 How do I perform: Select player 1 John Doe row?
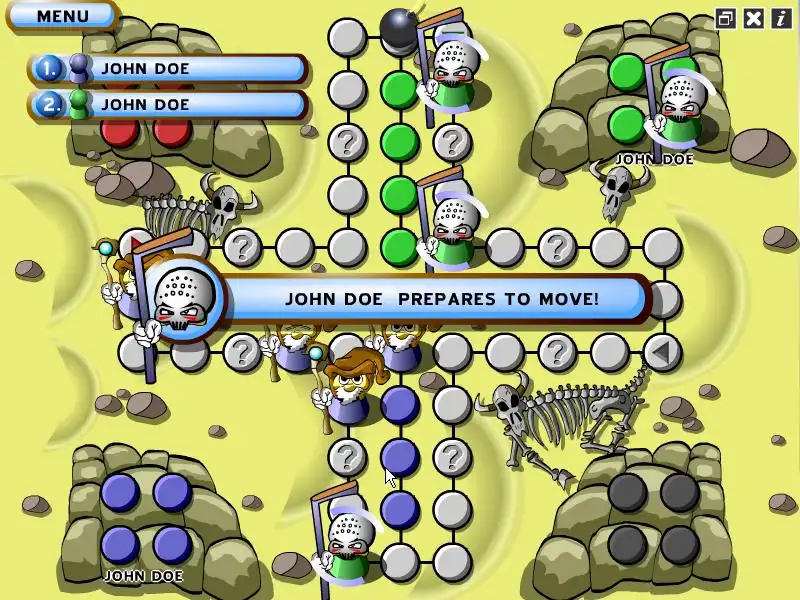[168, 69]
